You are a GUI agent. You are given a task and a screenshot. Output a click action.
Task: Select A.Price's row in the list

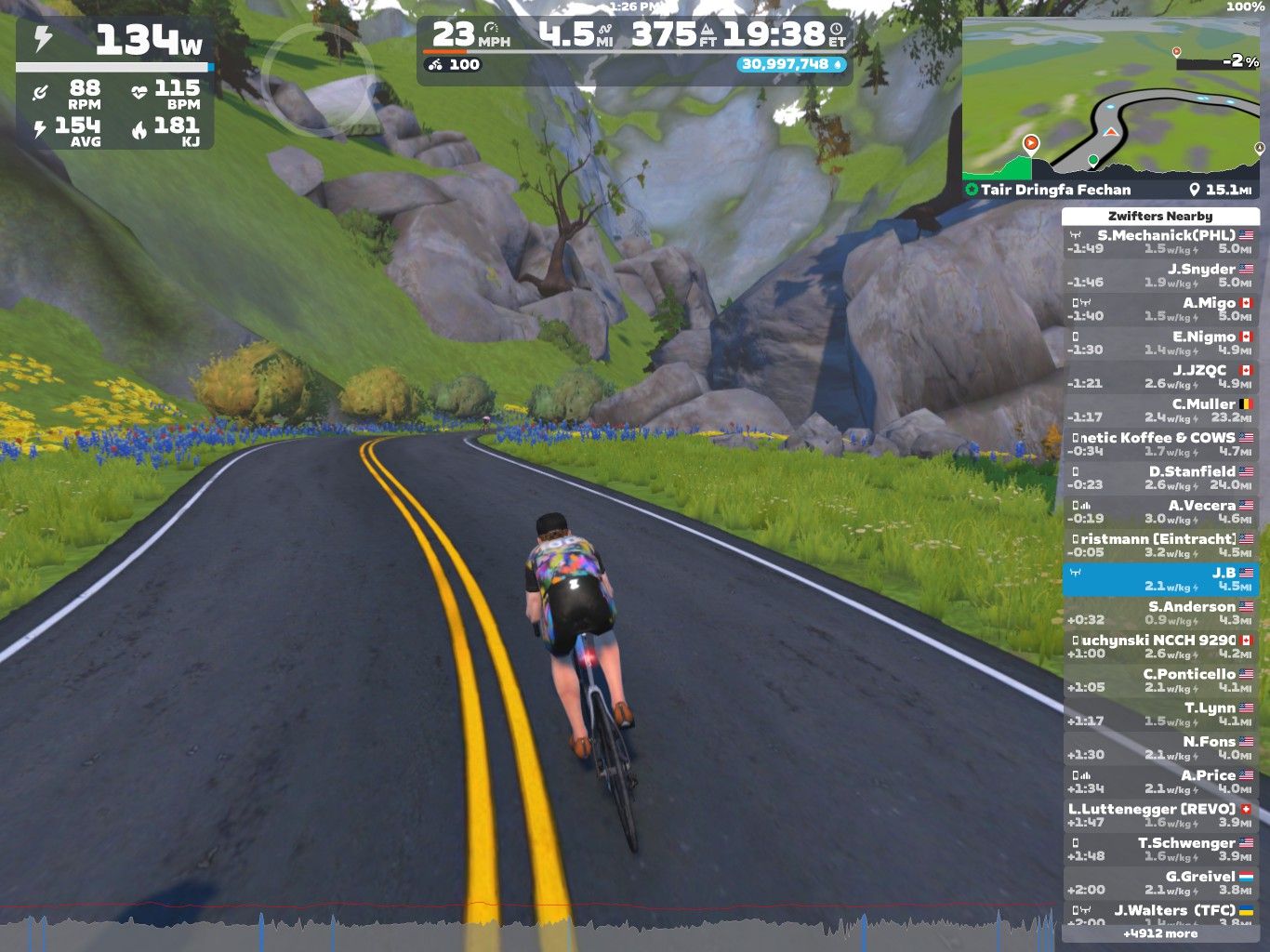[1160, 782]
